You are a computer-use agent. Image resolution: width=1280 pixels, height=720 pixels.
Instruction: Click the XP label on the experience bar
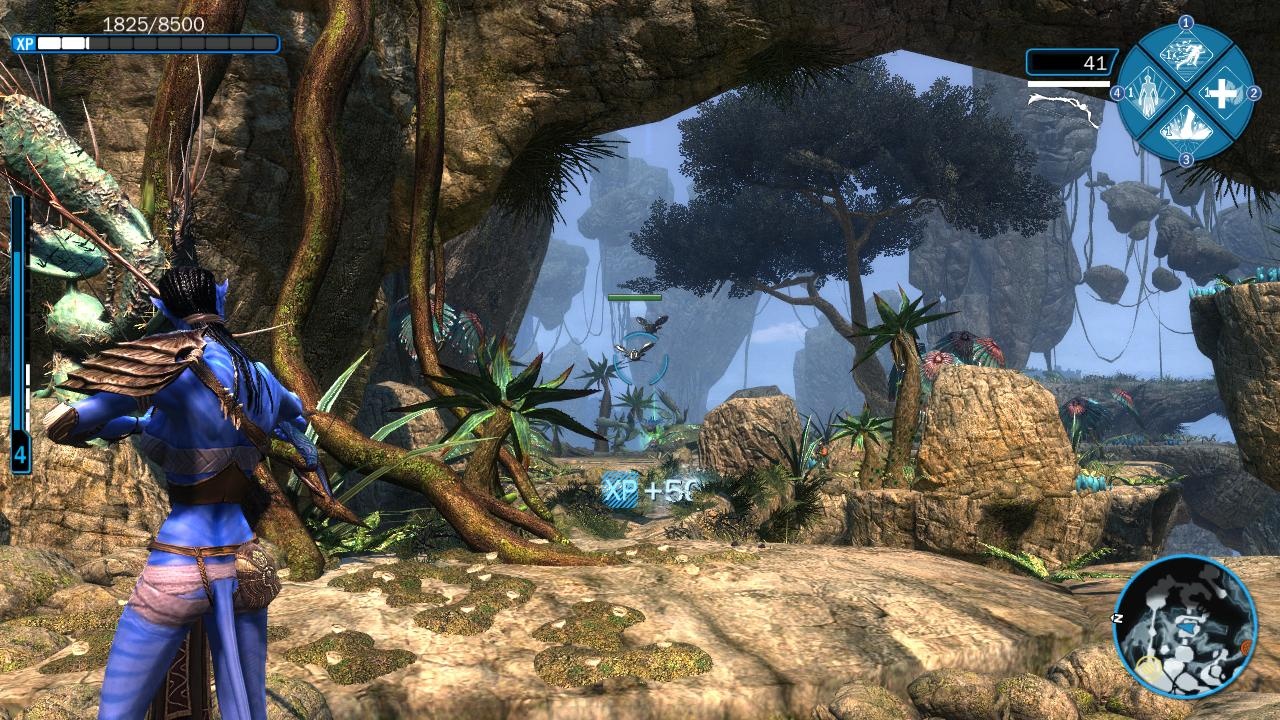23,43
